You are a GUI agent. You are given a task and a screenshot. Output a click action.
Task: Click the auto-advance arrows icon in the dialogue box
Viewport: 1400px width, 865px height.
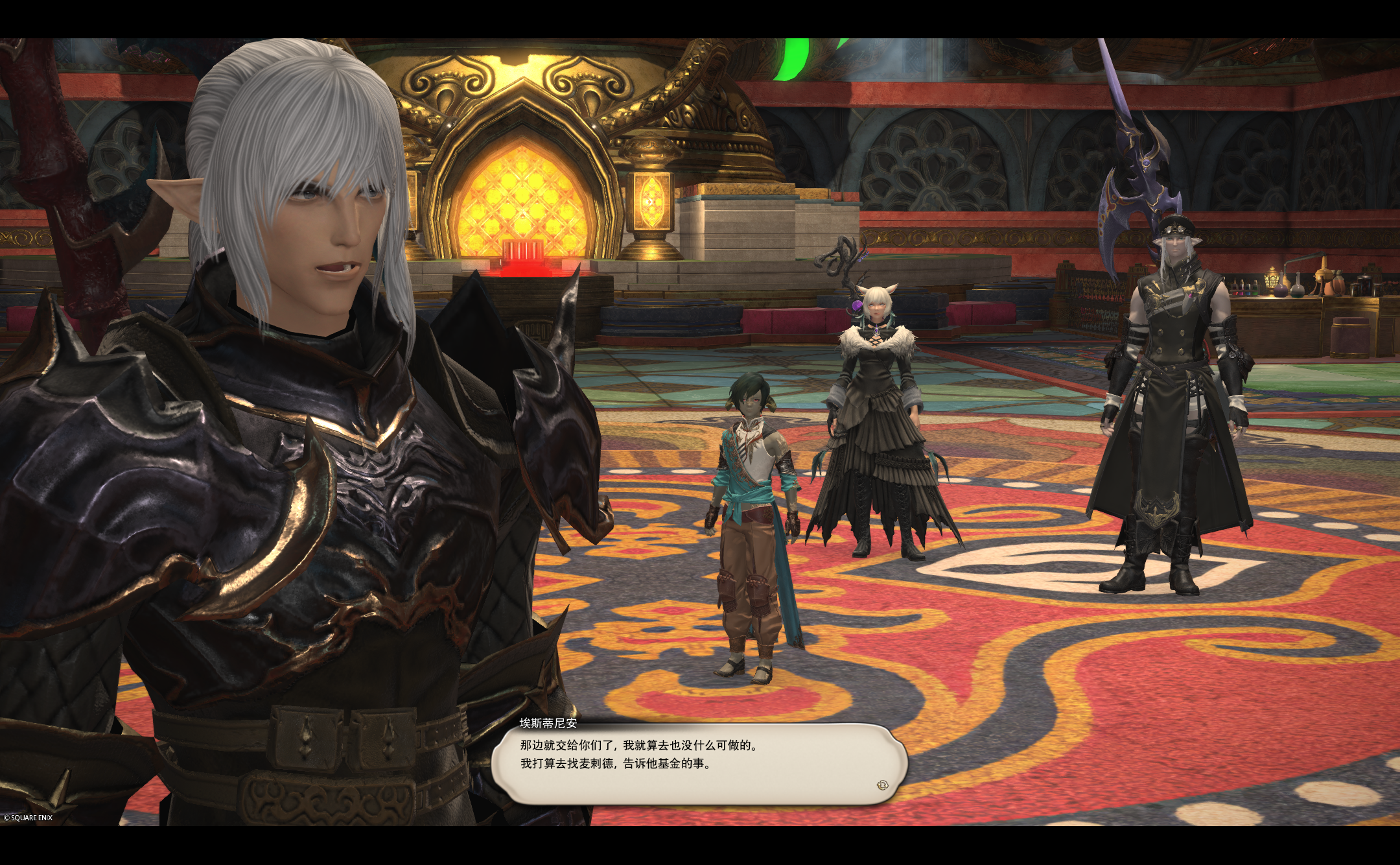coord(881,785)
